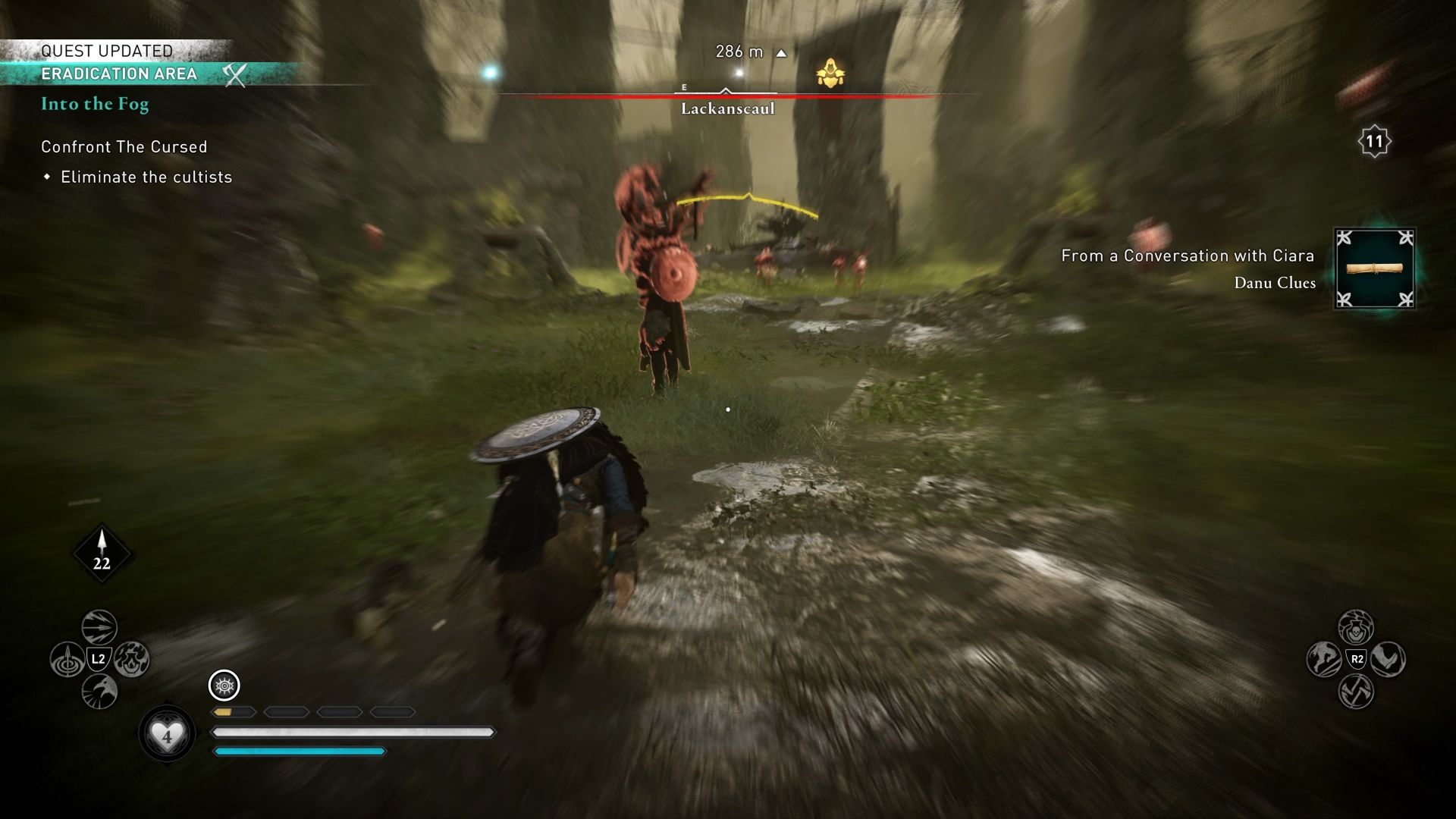1456x819 pixels.
Task: Click the Lackanscaul boss name label
Action: click(x=726, y=108)
